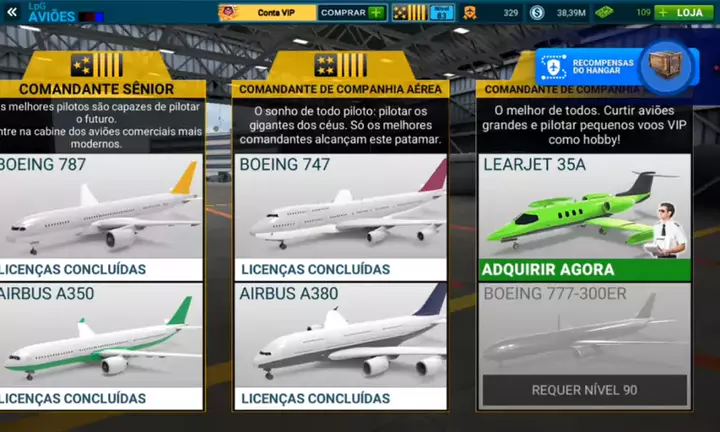Click the dollar cash balance icon

click(537, 13)
